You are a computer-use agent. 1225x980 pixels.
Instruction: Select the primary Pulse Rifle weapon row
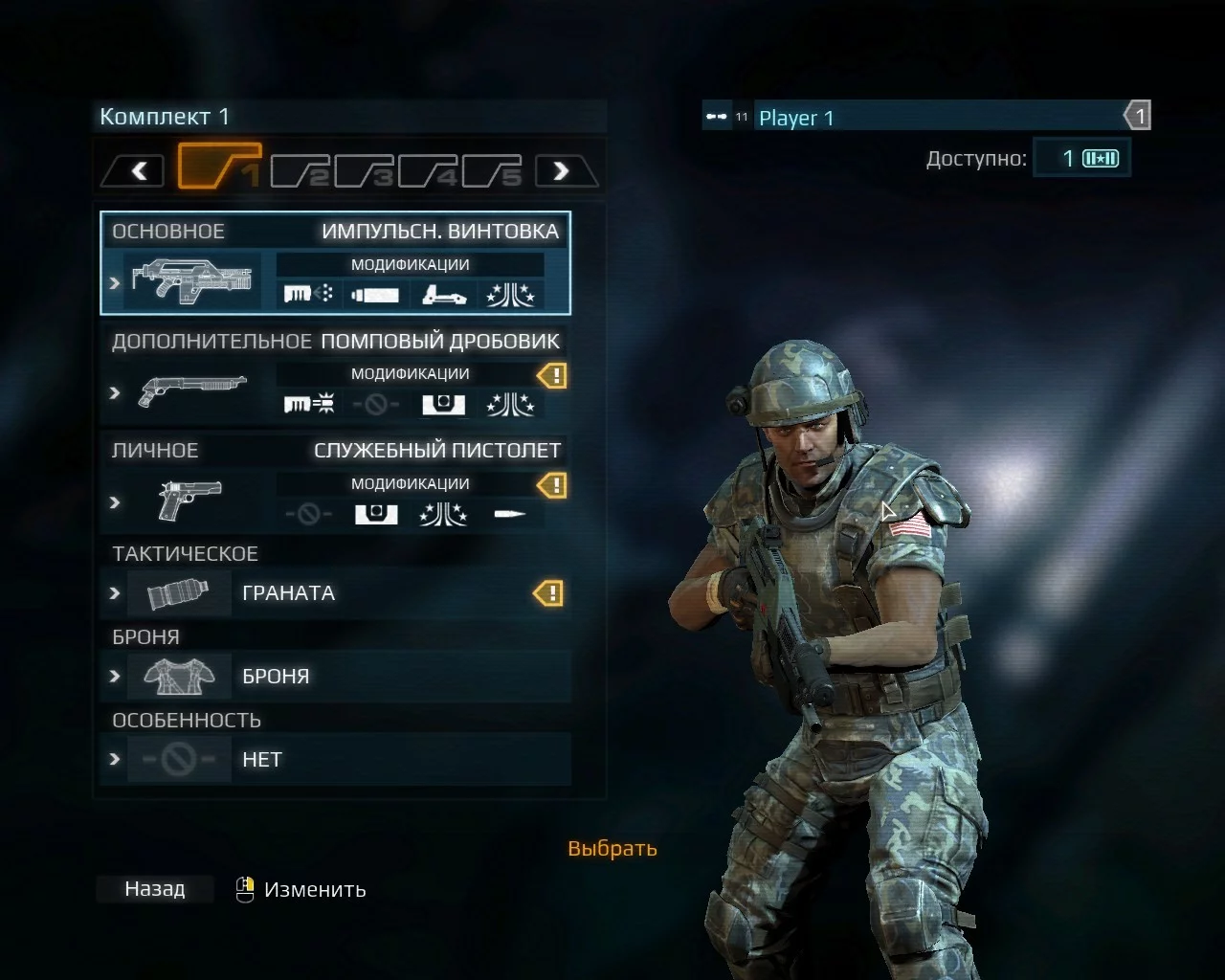click(x=335, y=263)
